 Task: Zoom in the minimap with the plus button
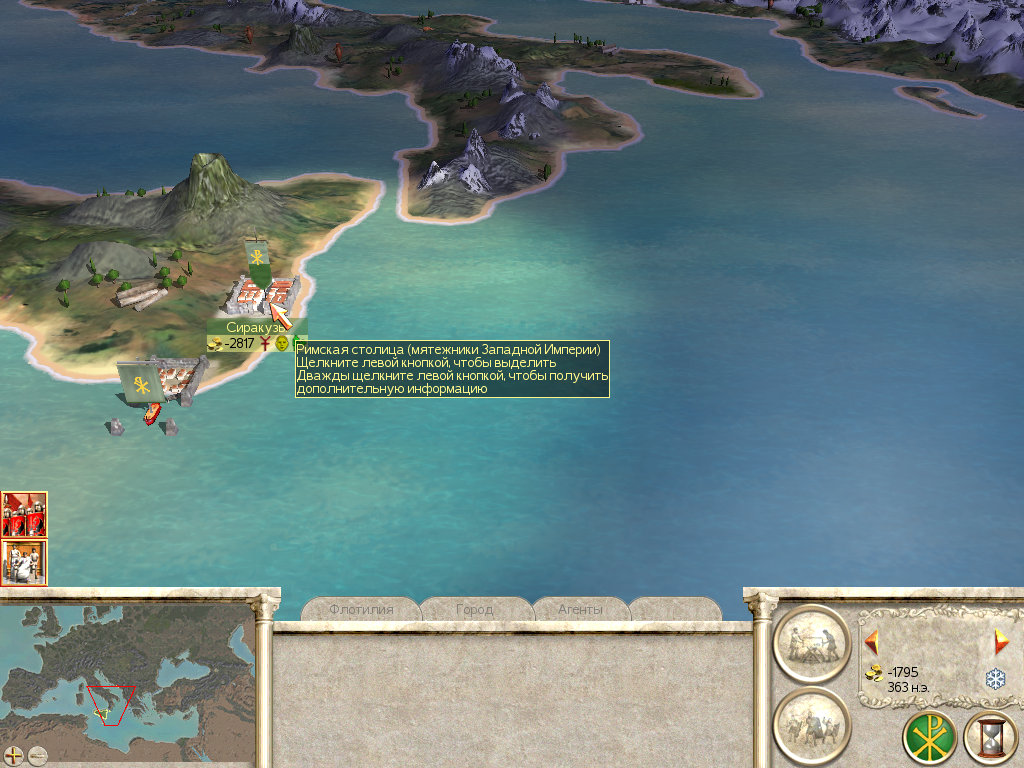coord(14,755)
